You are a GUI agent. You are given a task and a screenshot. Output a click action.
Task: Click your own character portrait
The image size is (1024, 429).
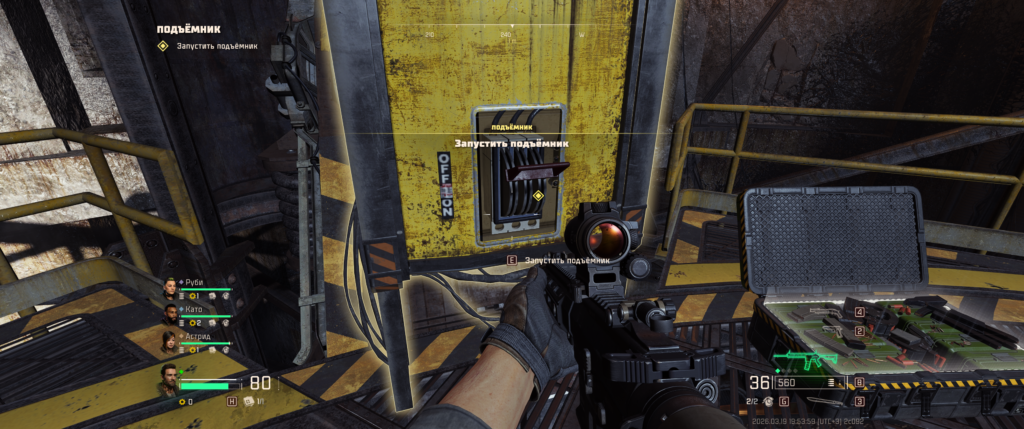170,380
